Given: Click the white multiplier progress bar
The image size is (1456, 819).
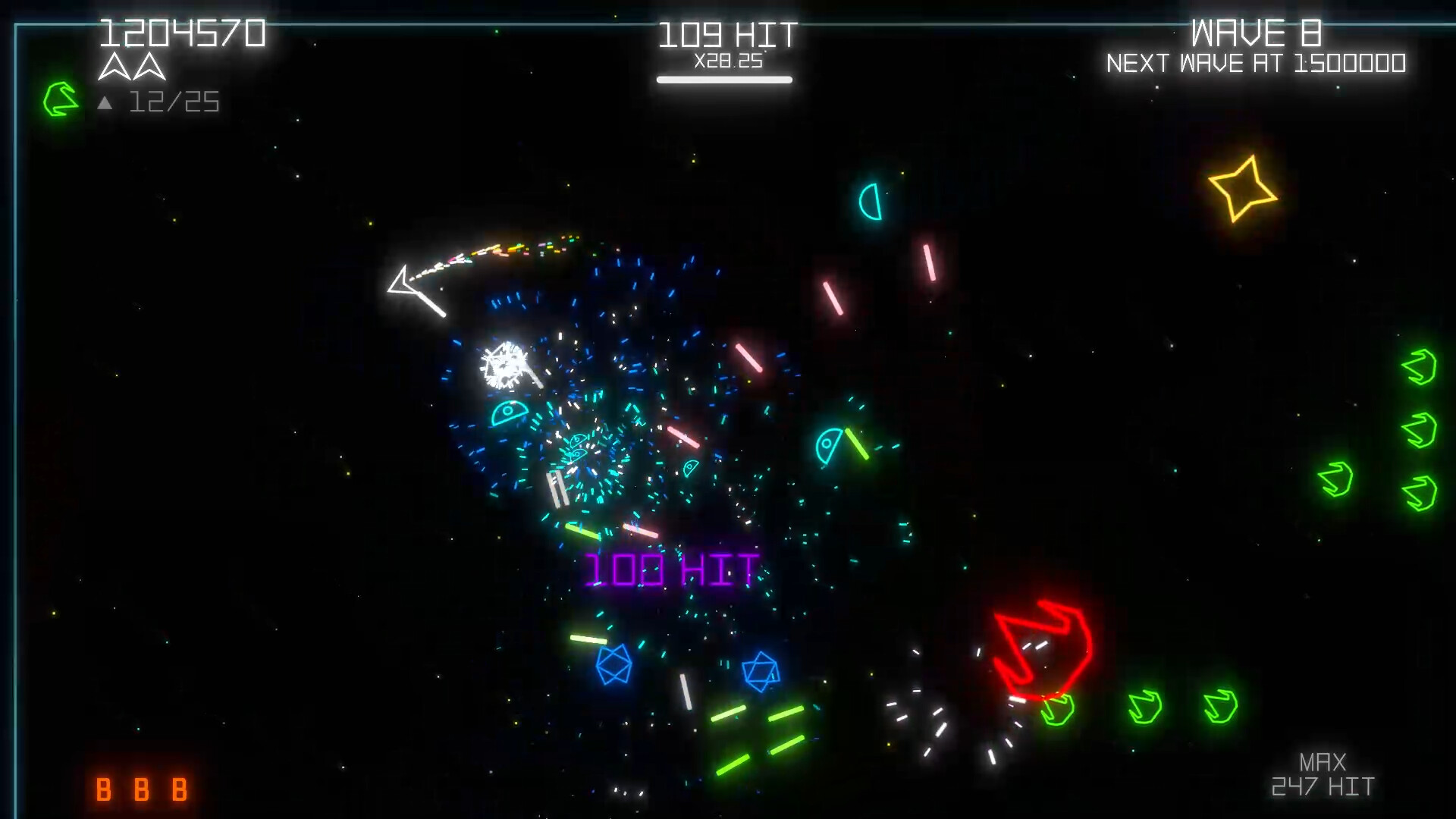Looking at the screenshot, I should (725, 77).
